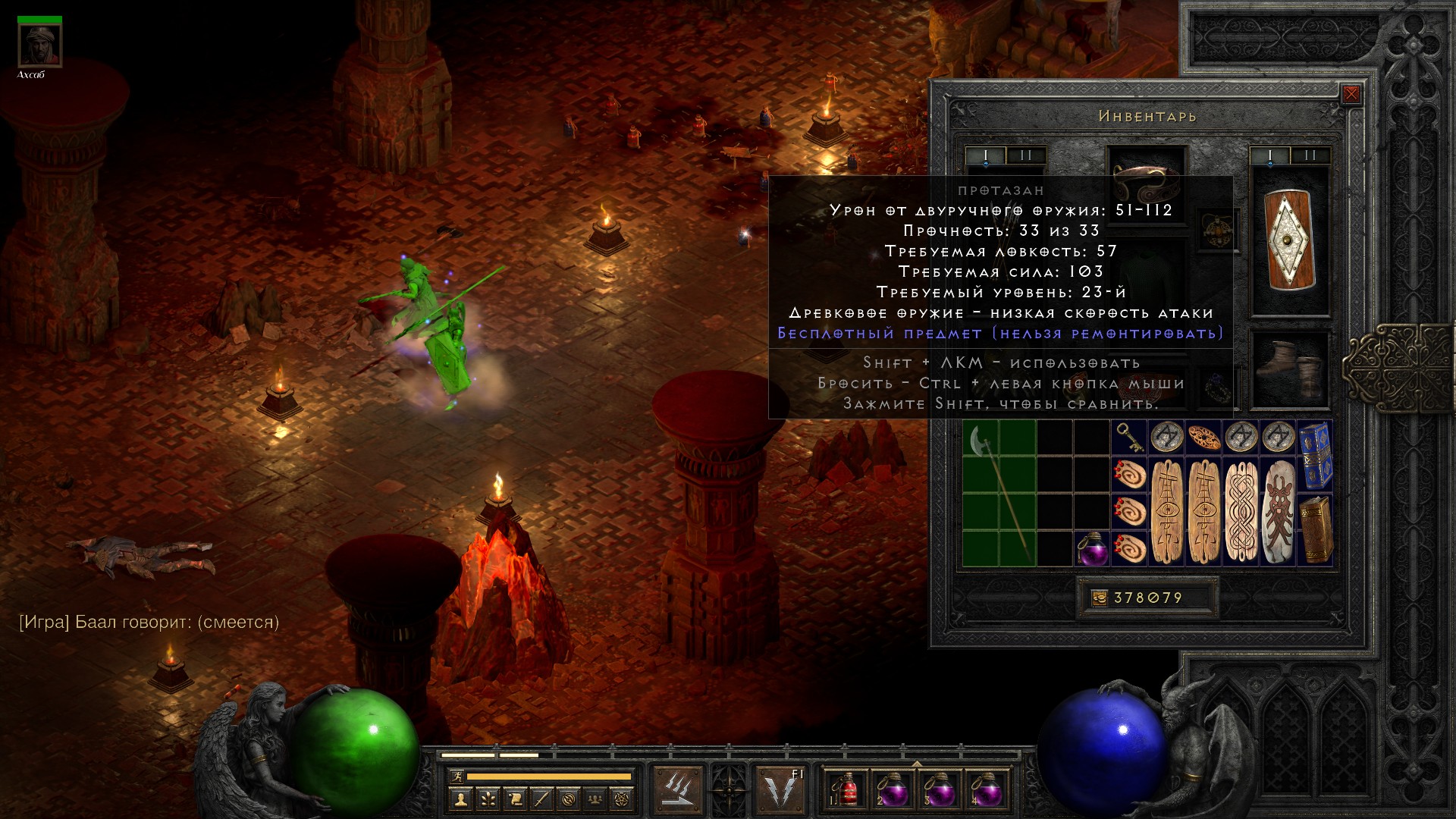This screenshot has height=819, width=1456.
Task: Click the gold coins icon
Action: (x=1099, y=598)
